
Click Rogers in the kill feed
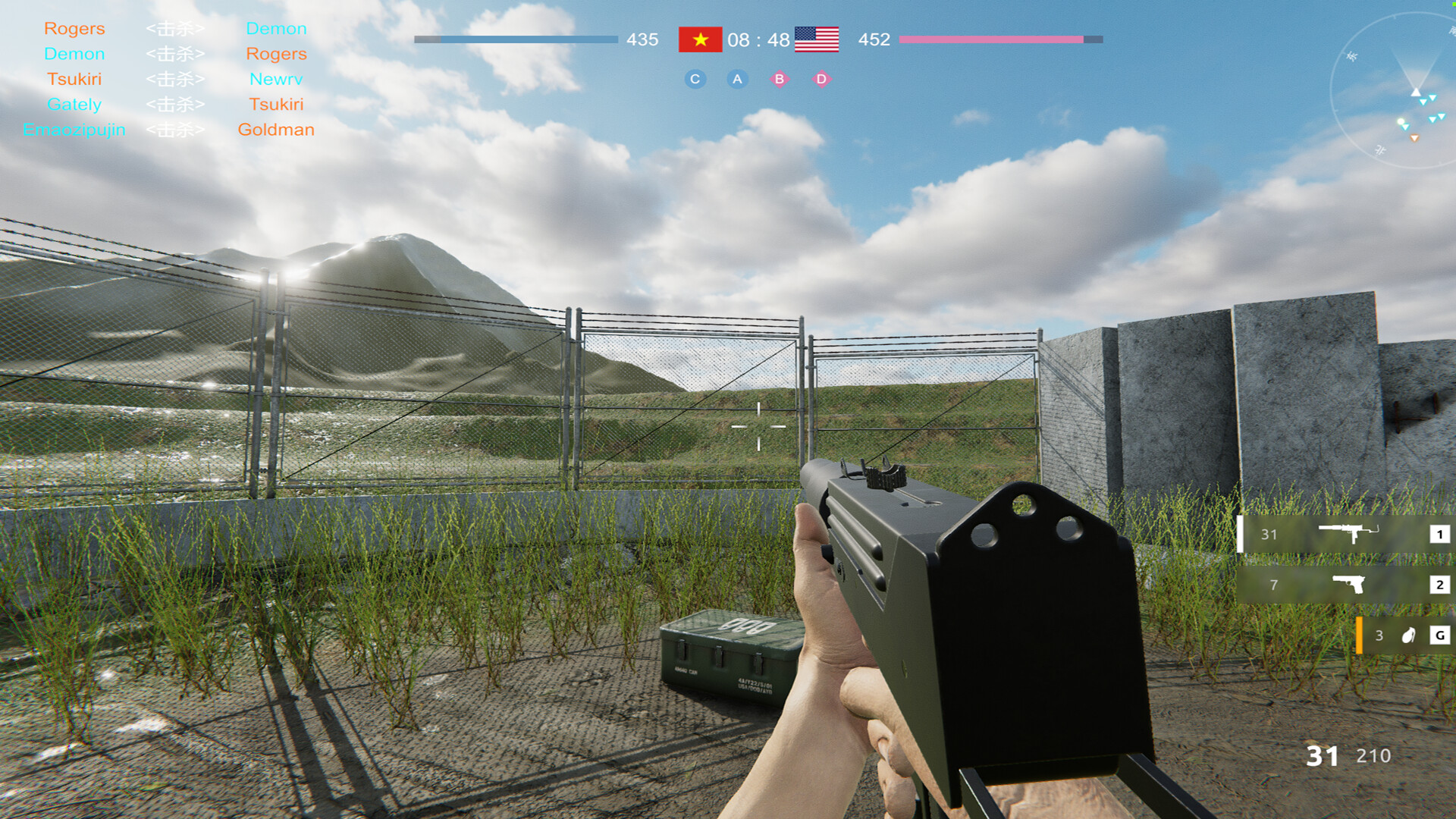pos(75,28)
